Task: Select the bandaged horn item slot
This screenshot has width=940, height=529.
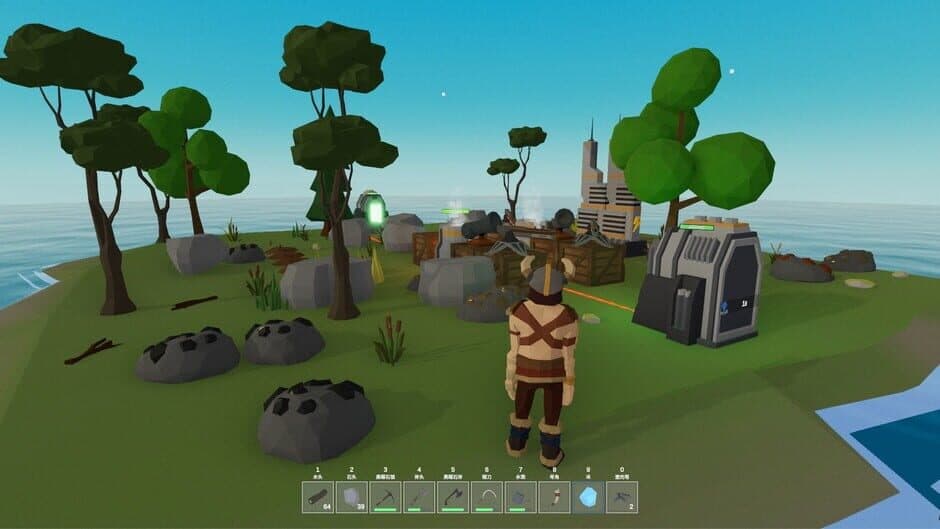Action: click(554, 497)
